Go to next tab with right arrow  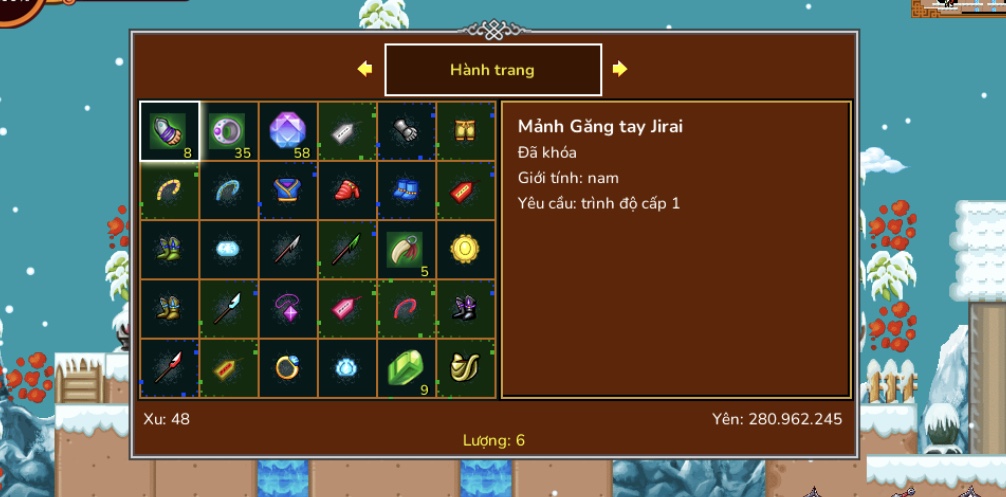620,69
